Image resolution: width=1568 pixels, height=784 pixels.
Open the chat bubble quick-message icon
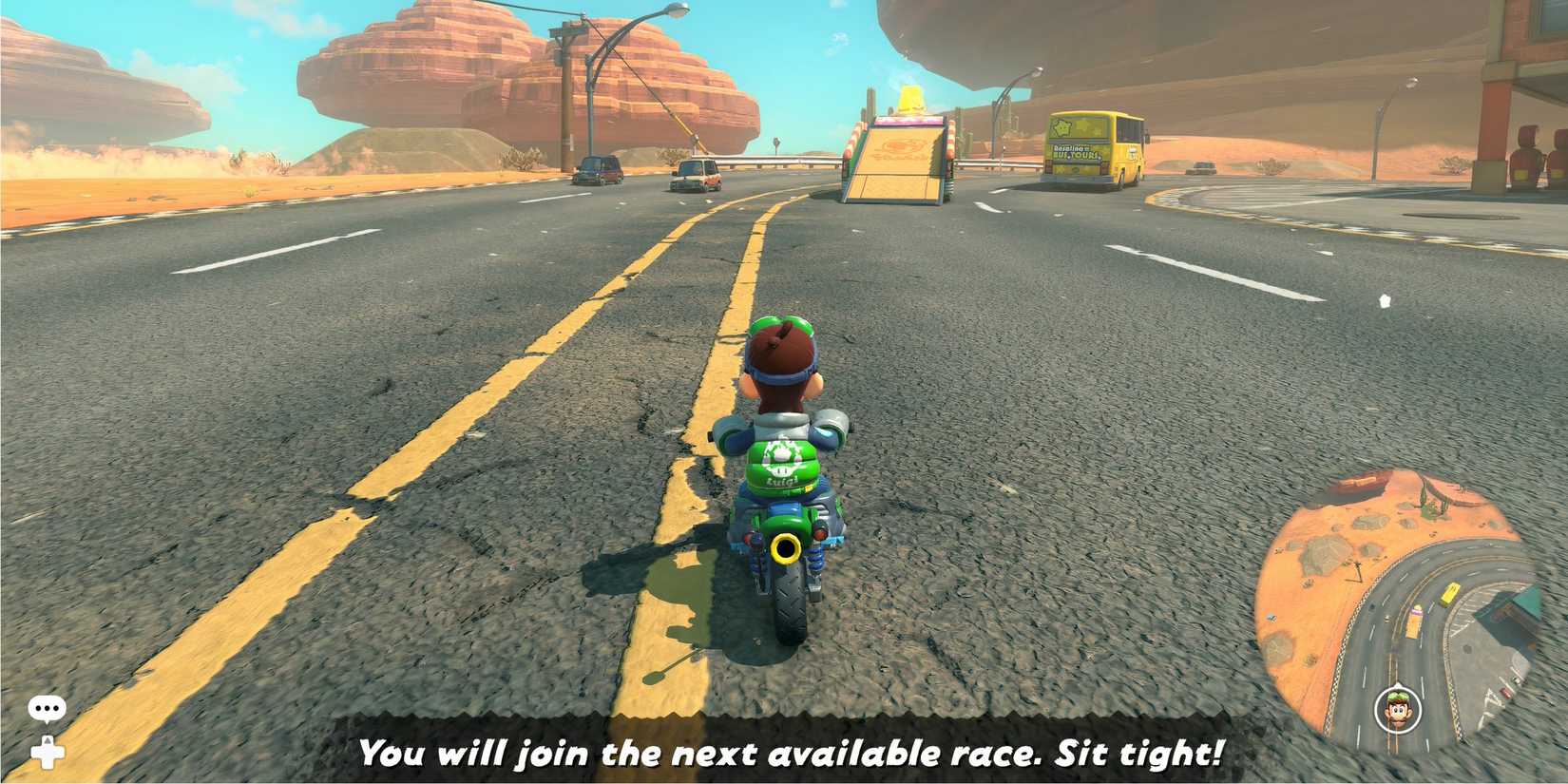(x=47, y=707)
